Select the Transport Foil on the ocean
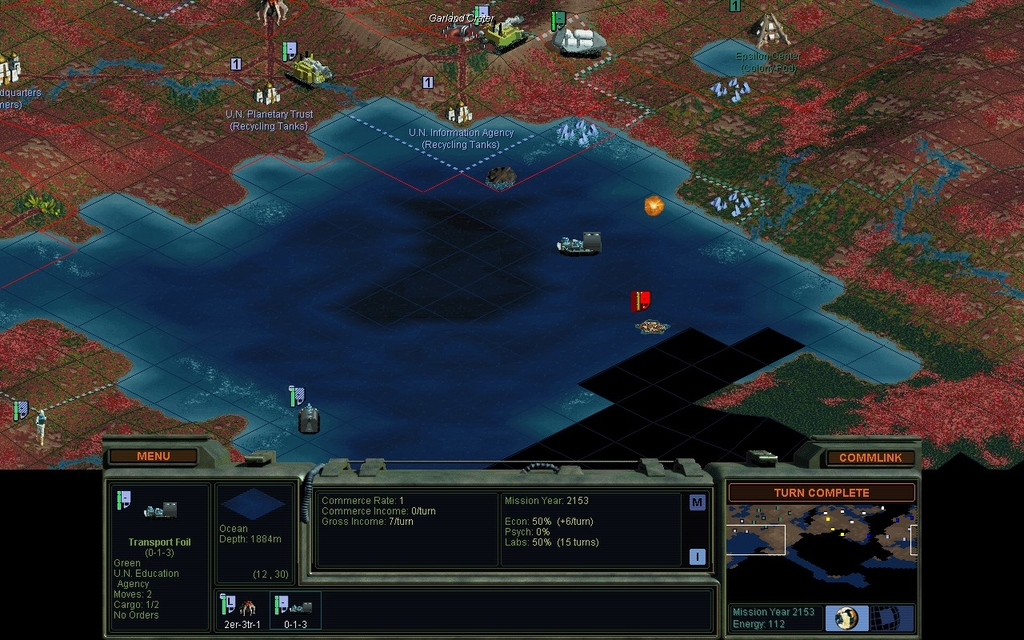 580,244
